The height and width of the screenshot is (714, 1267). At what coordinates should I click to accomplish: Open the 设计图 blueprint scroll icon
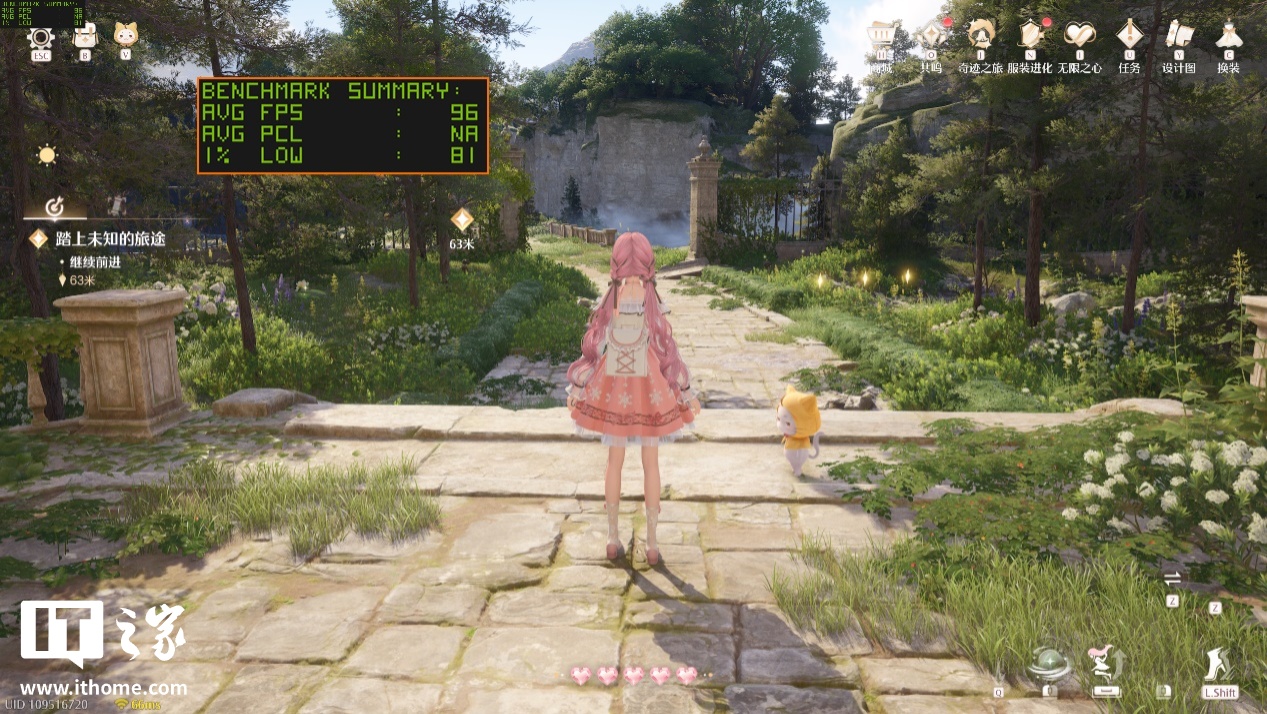tap(1179, 36)
